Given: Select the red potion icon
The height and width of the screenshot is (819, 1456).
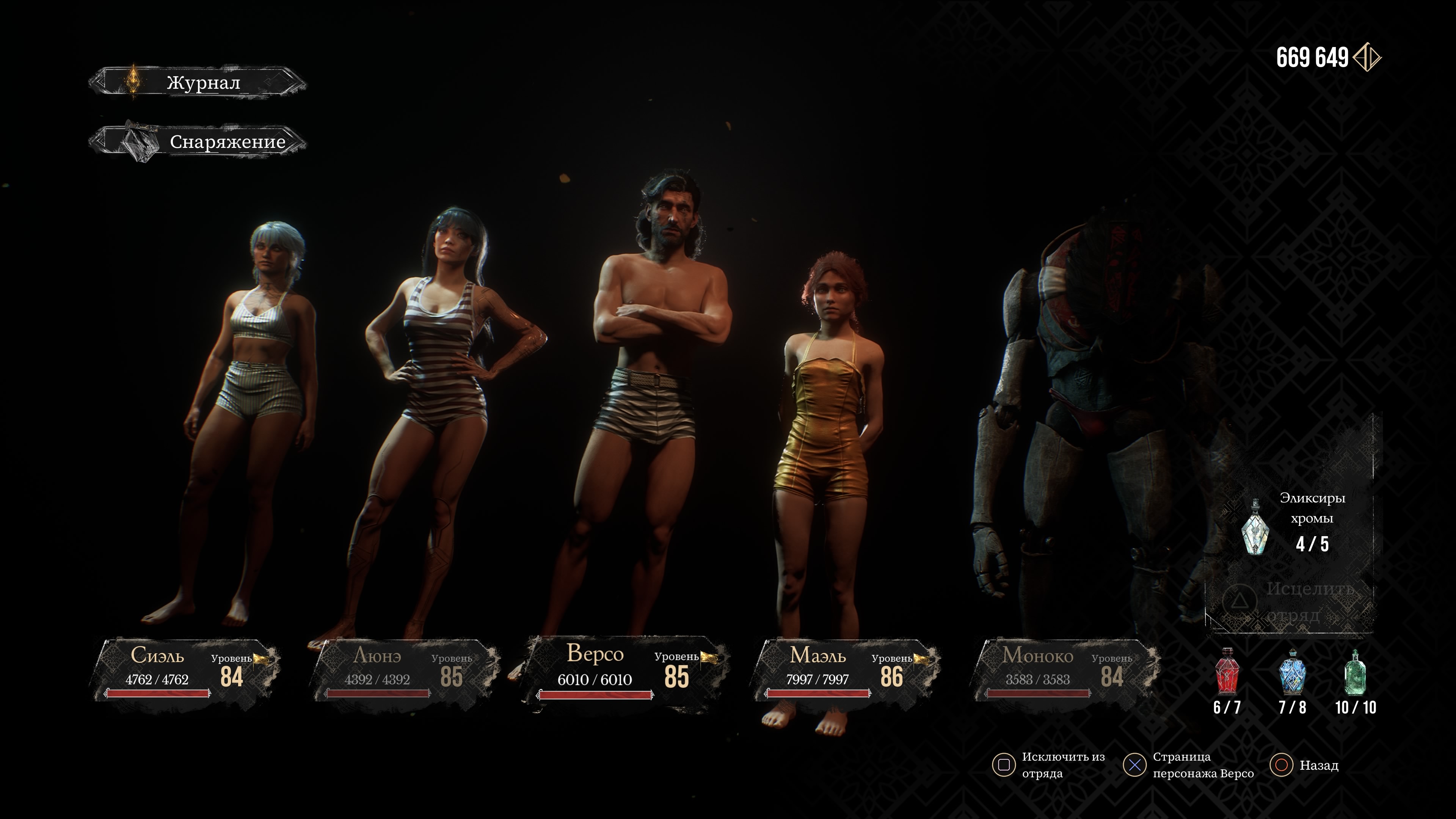Looking at the screenshot, I should [1227, 673].
